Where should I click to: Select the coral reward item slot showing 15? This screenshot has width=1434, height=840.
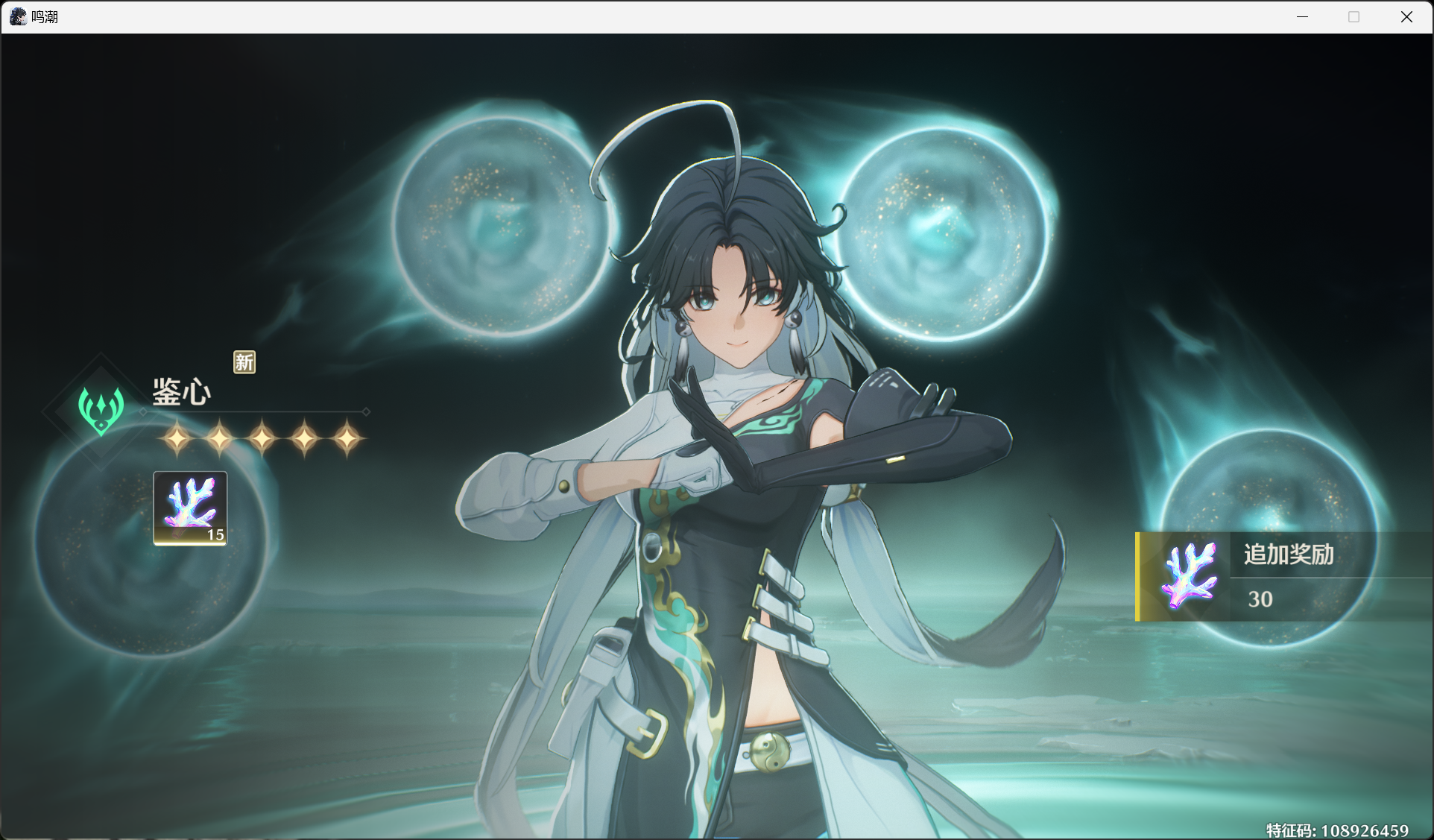[190, 508]
